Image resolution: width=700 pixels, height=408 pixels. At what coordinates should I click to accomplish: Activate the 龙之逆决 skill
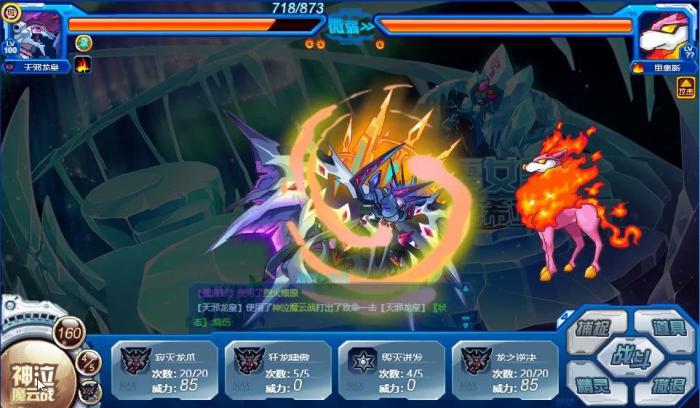click(x=505, y=369)
